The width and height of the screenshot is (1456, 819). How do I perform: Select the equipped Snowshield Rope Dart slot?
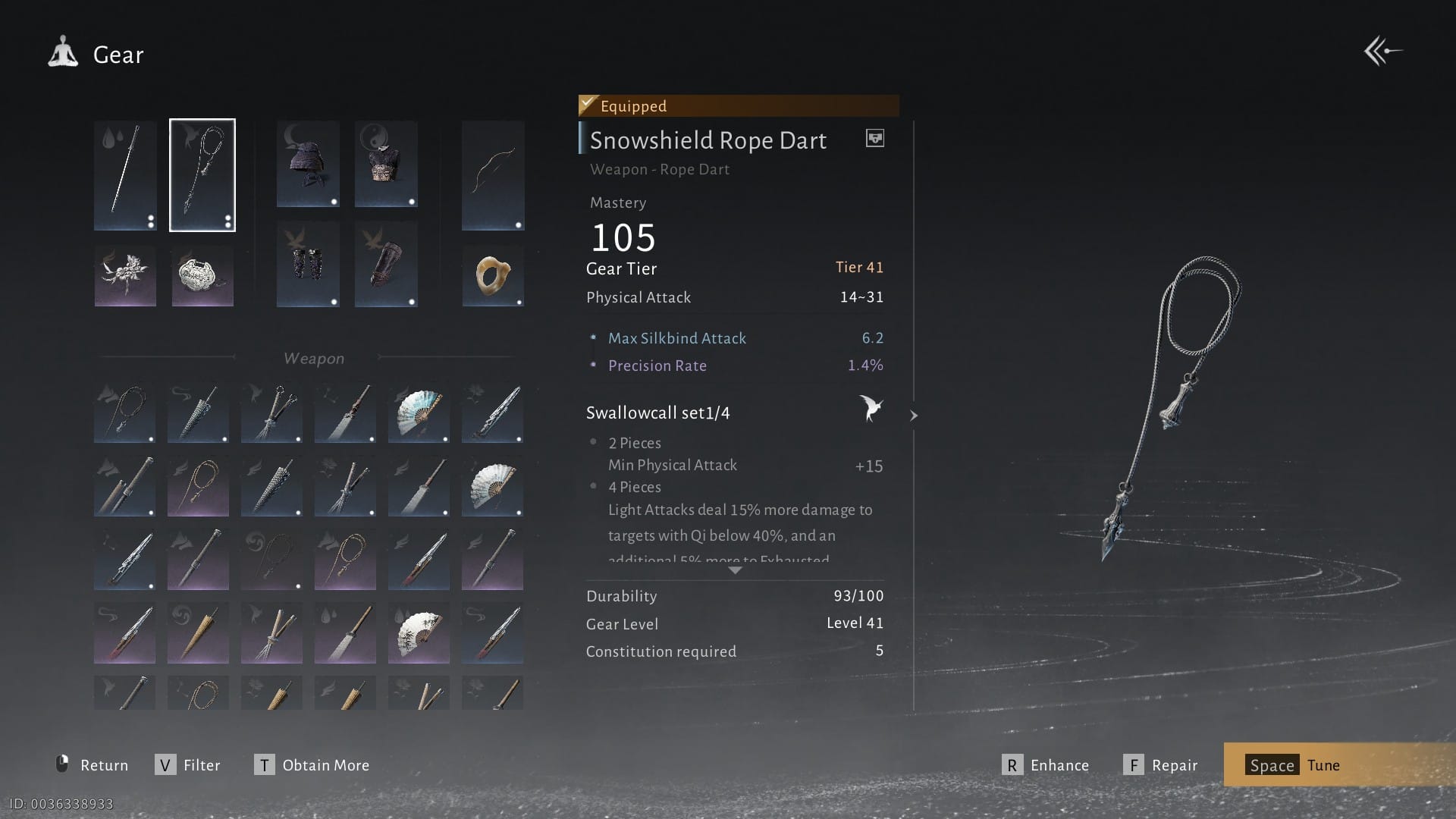point(202,175)
